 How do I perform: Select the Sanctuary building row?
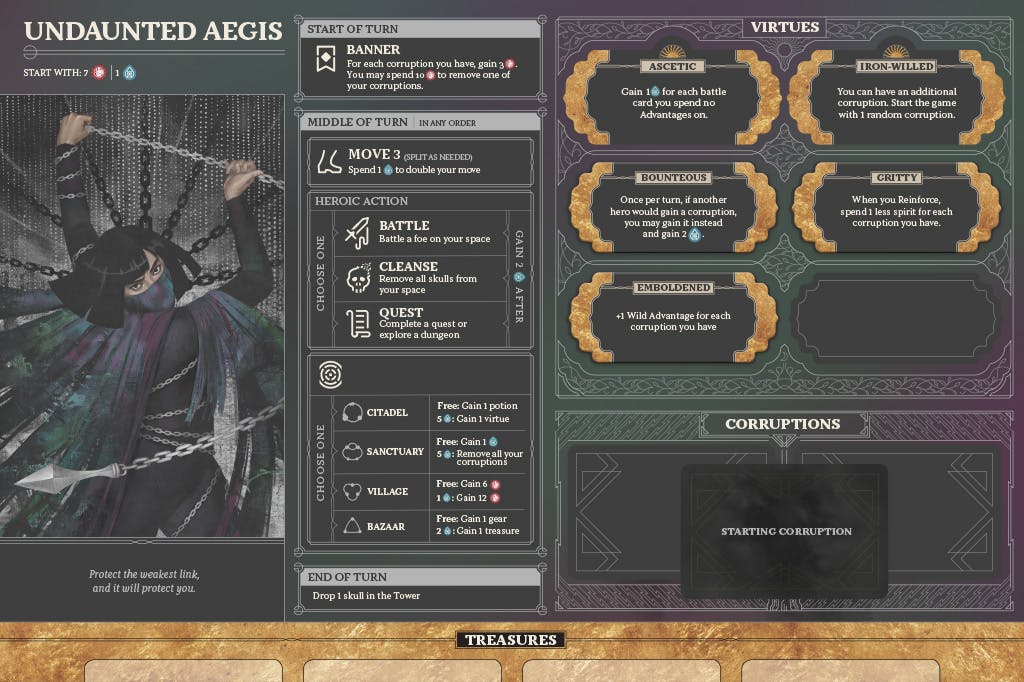[x=431, y=452]
